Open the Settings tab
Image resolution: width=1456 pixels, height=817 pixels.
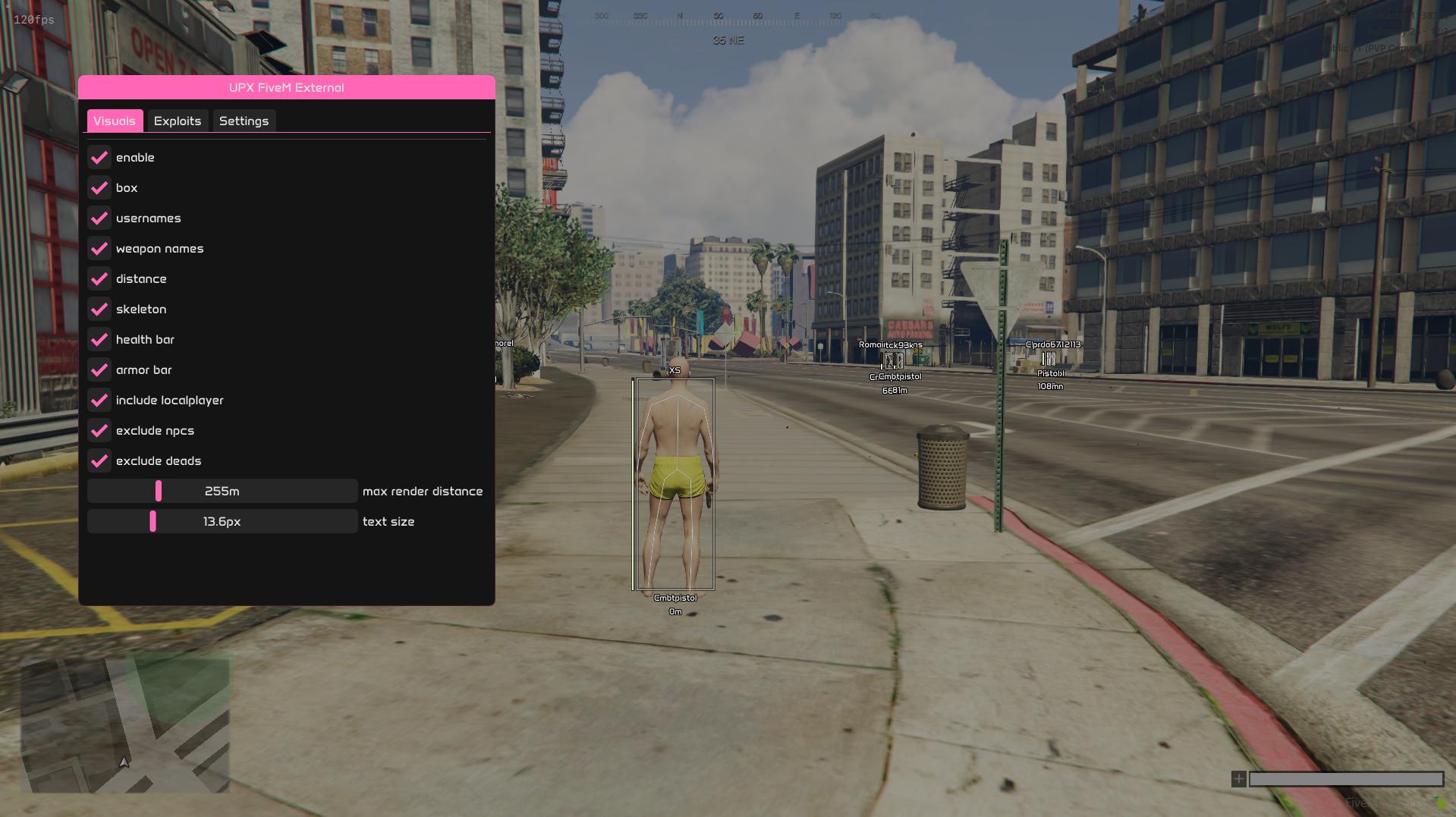(244, 121)
